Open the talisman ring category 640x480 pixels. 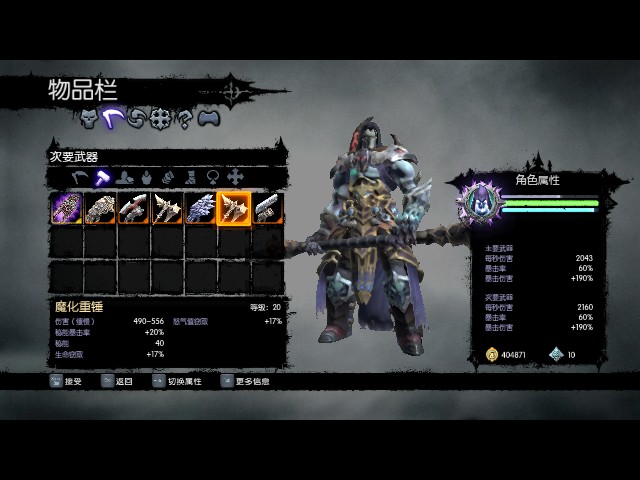(x=212, y=178)
